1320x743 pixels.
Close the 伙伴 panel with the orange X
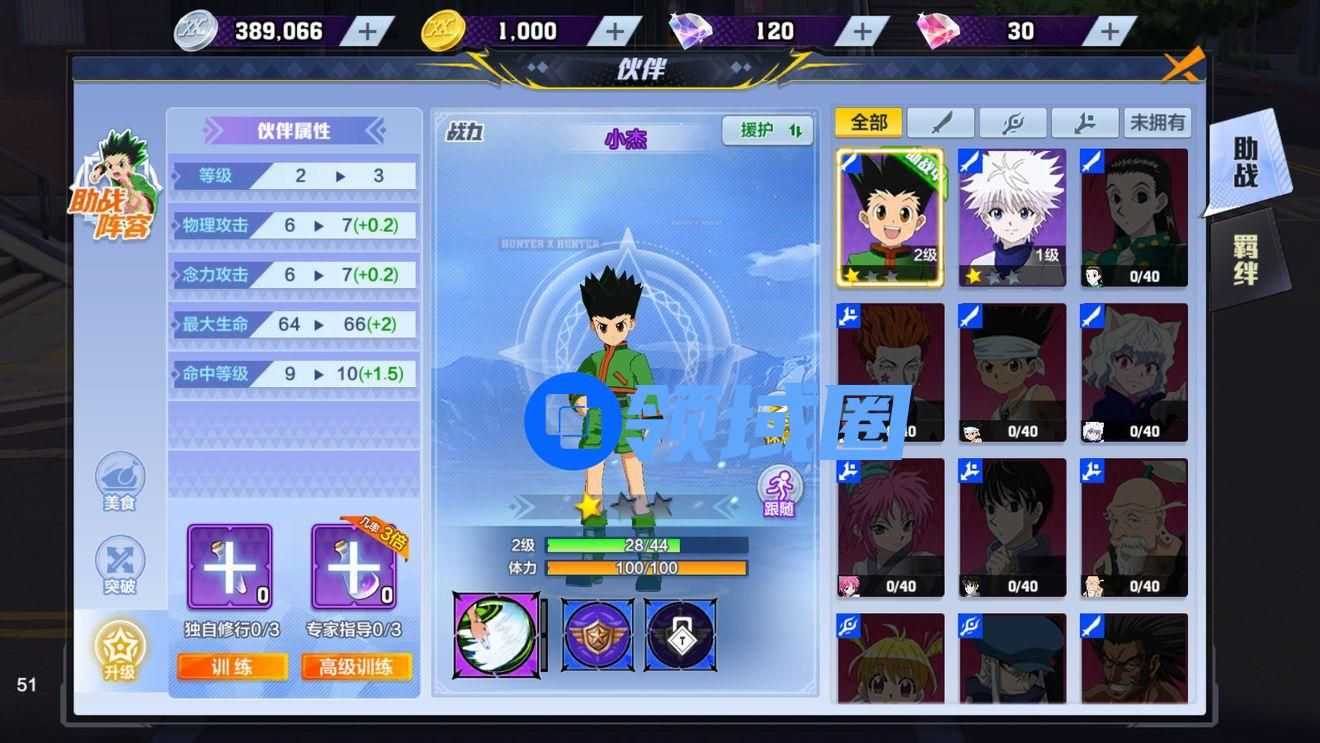(x=1182, y=66)
